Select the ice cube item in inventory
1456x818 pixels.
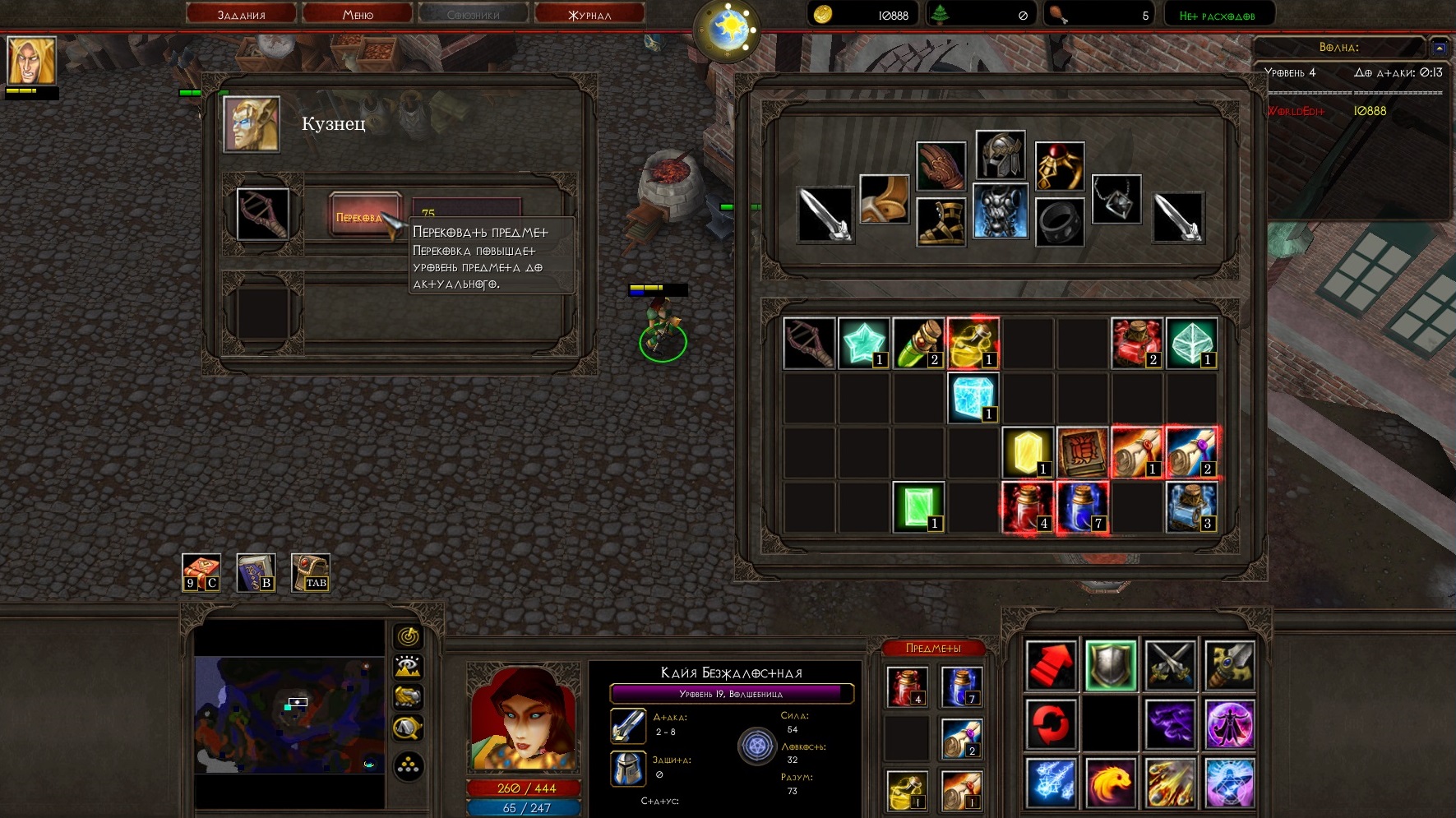tap(973, 398)
